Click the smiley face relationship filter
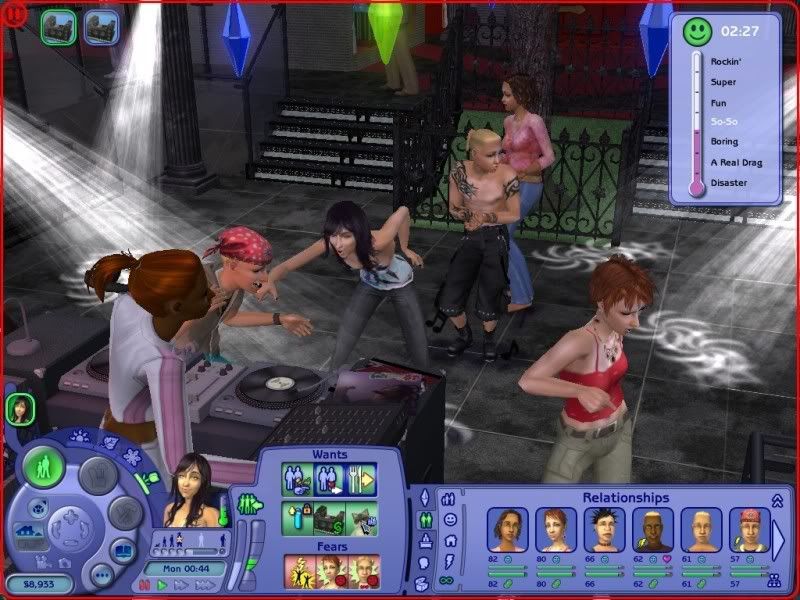 [x=450, y=520]
